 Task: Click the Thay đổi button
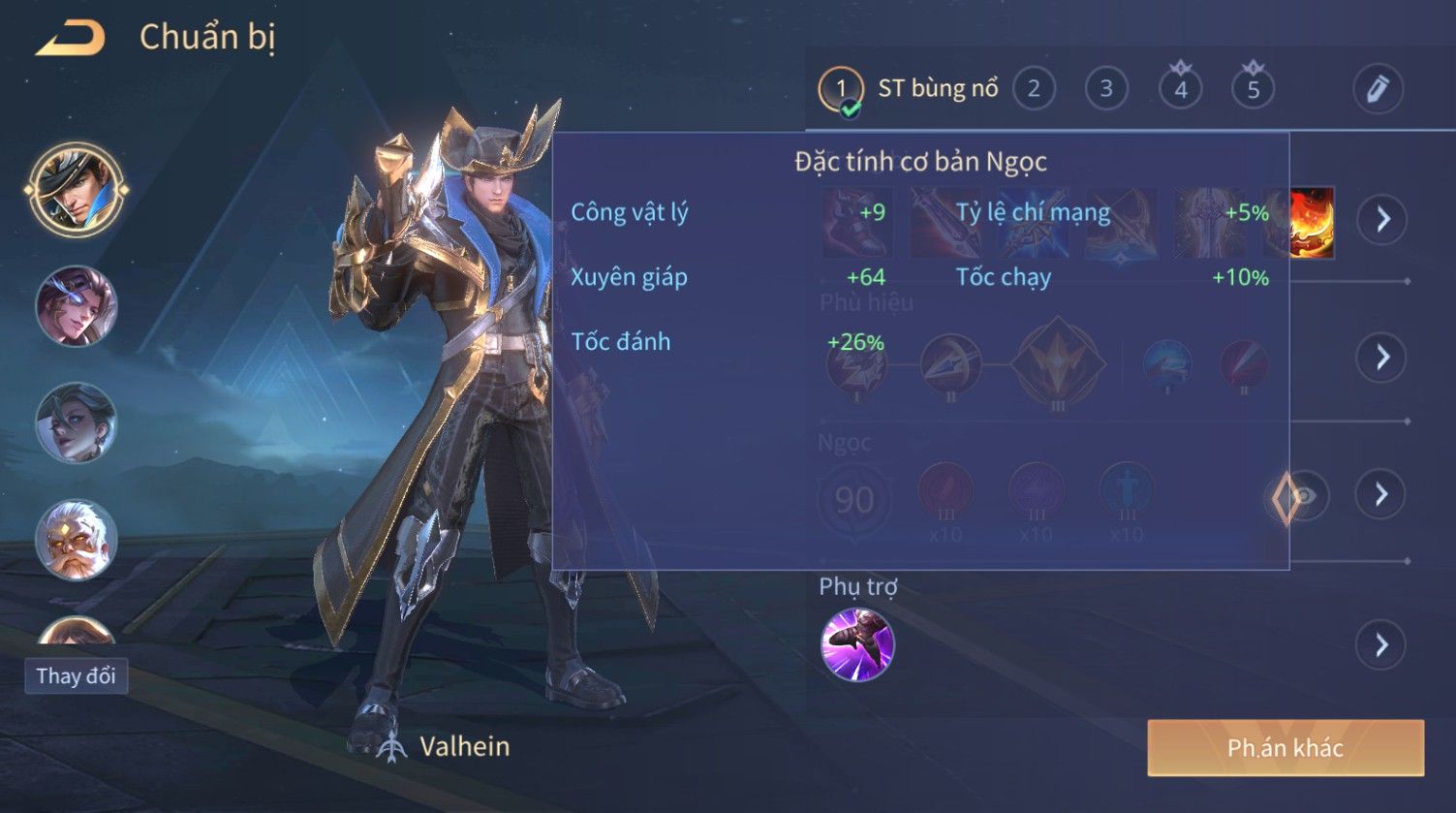tap(76, 676)
